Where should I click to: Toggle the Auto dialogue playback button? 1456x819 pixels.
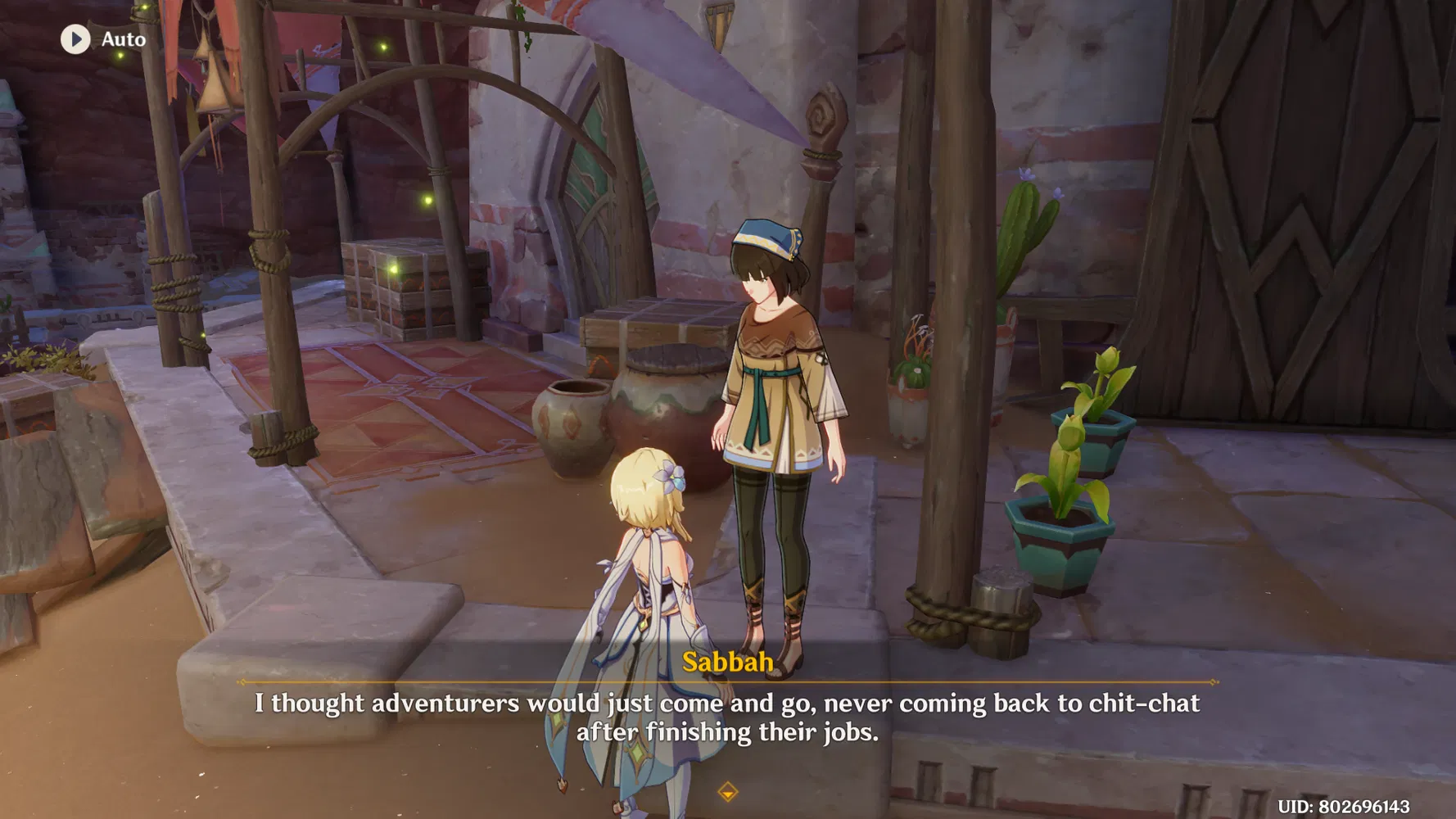[76, 39]
